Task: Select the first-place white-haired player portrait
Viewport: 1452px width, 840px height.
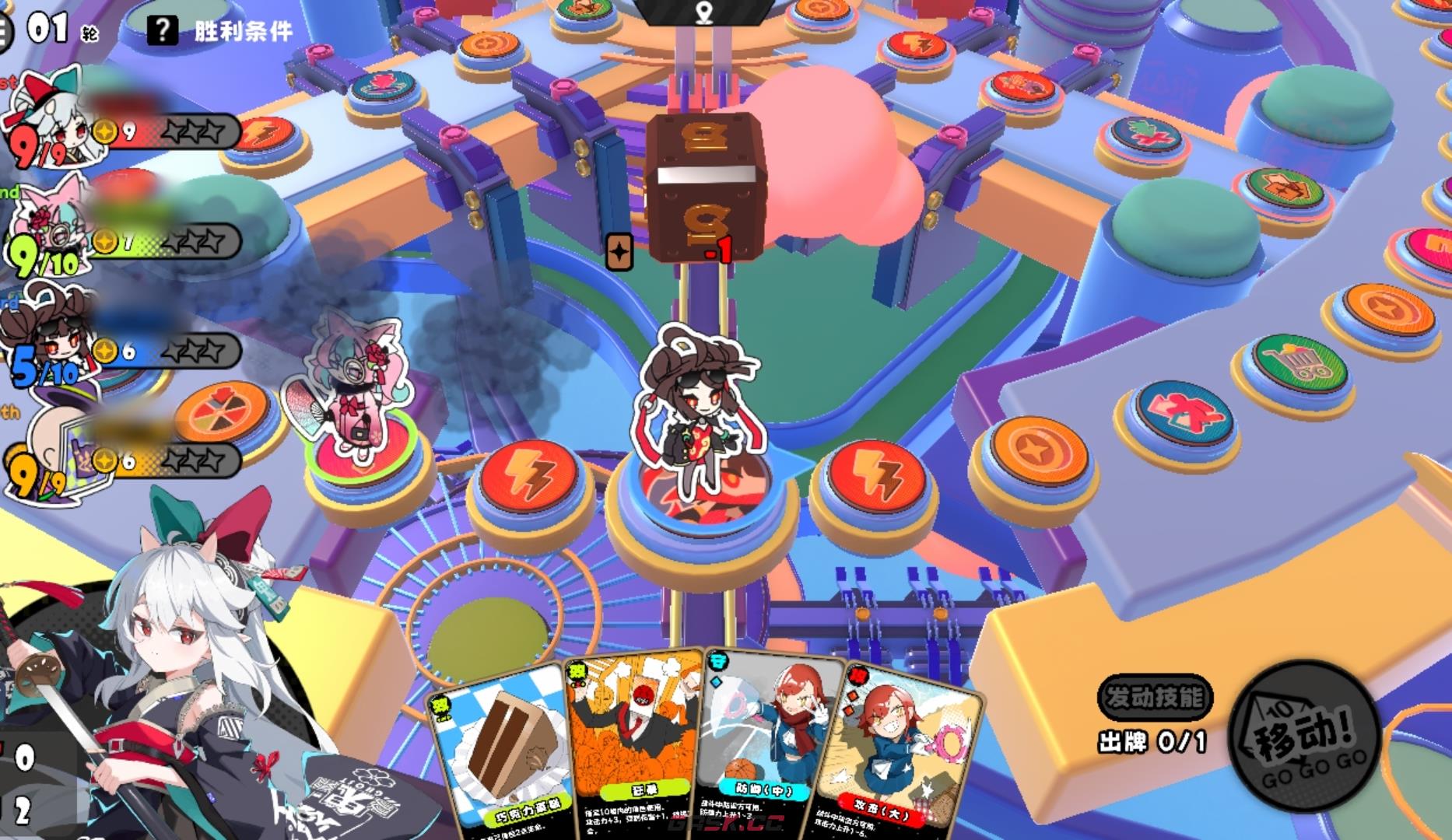Action: (x=47, y=117)
